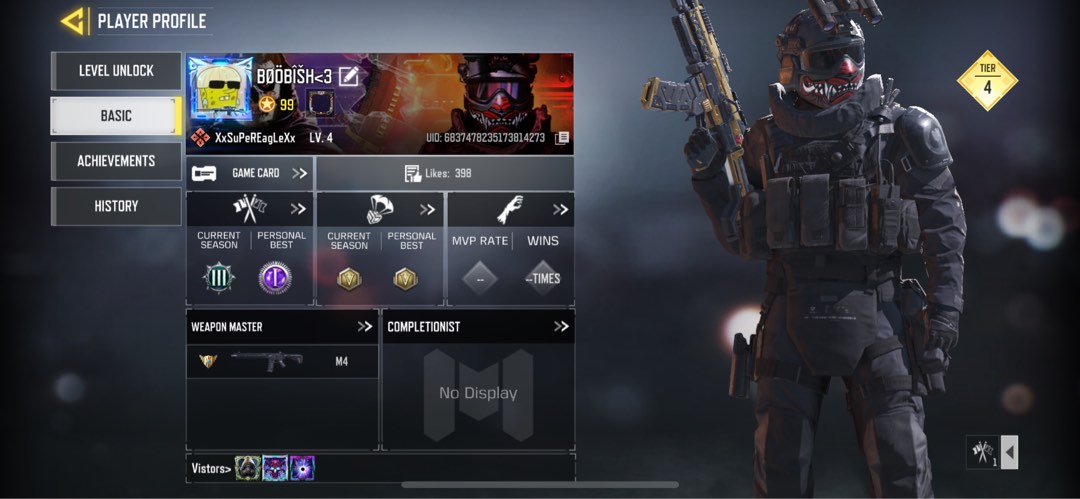1080x499 pixels.
Task: Open the Level Unlock tab
Action: pos(116,71)
